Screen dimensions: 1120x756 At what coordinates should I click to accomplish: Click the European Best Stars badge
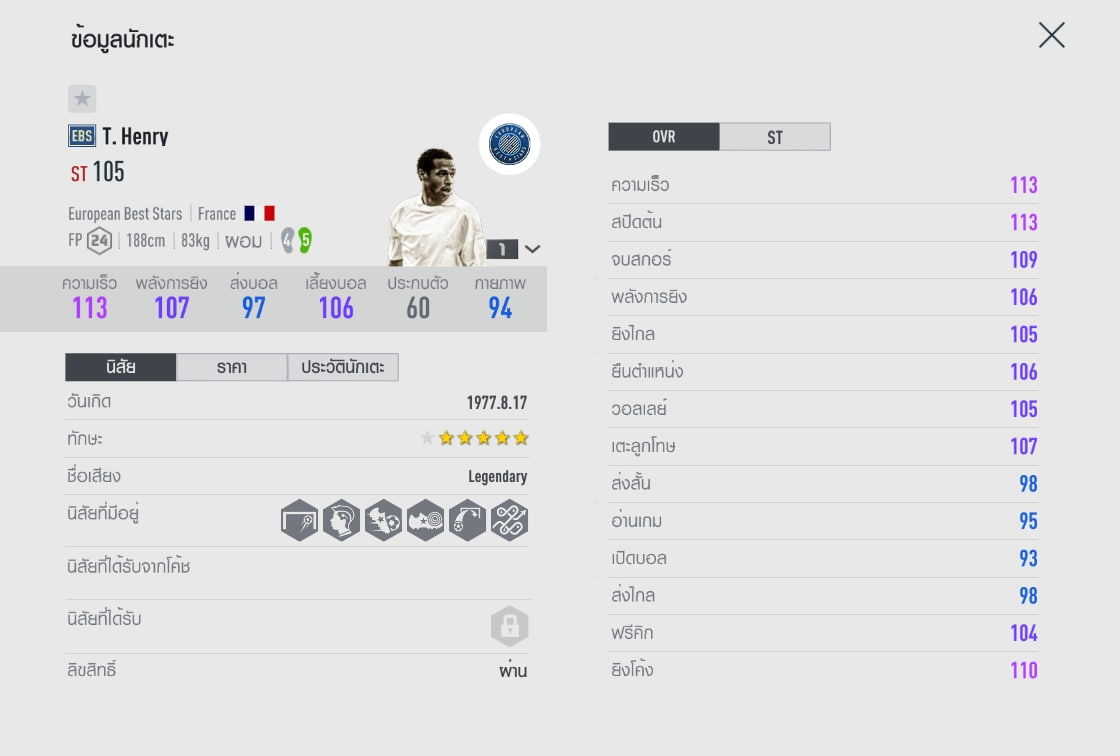coord(510,144)
